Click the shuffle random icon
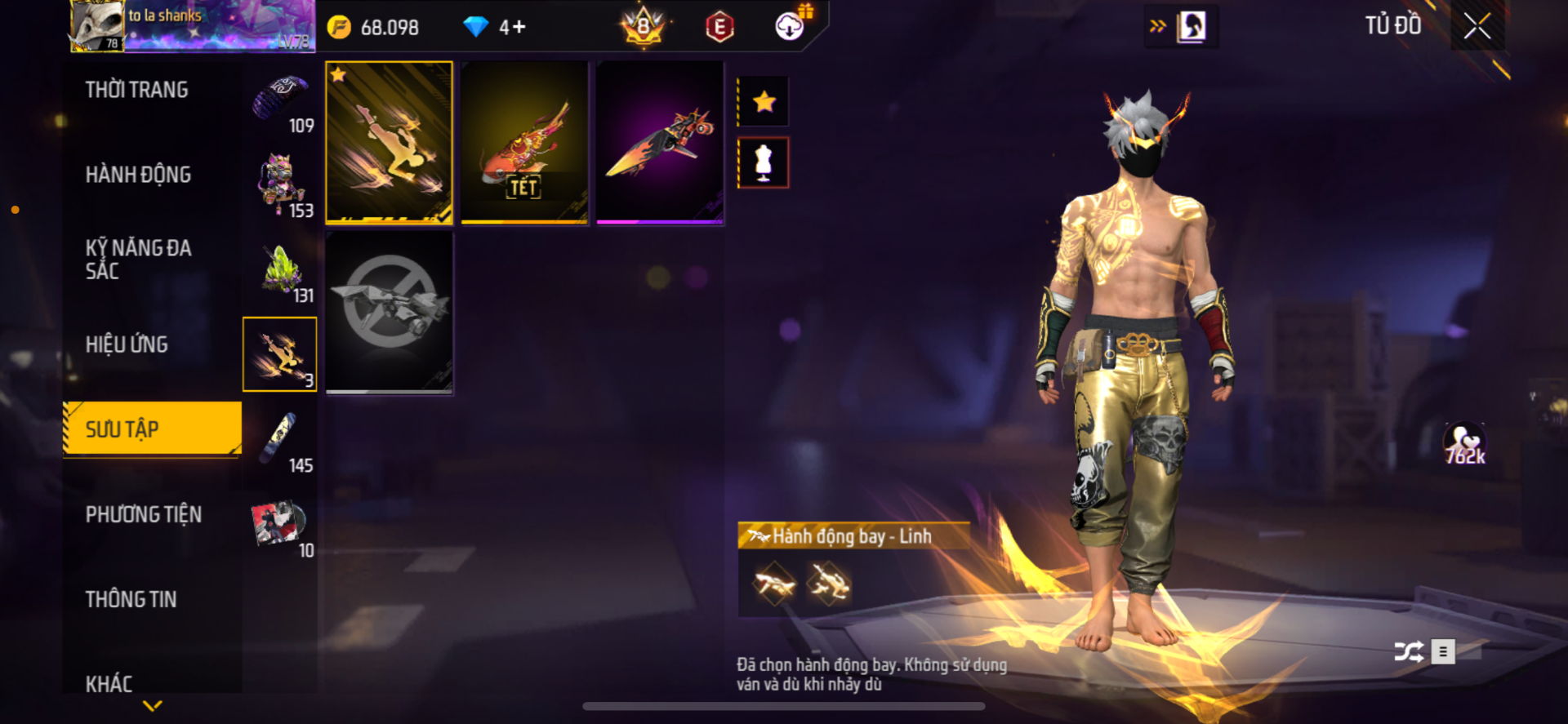 [1408, 651]
